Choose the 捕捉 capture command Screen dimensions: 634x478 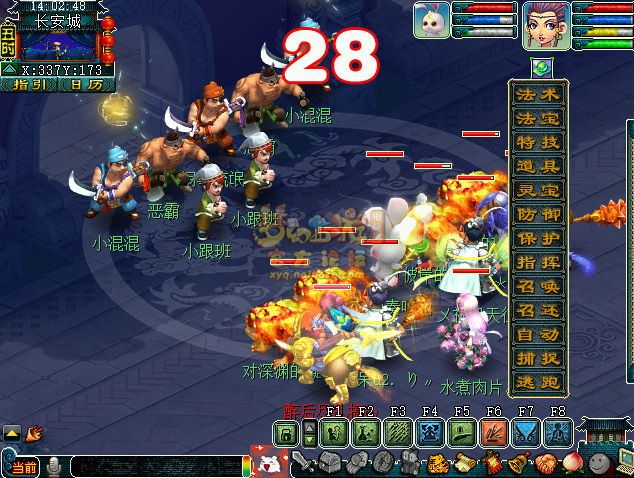[537, 359]
